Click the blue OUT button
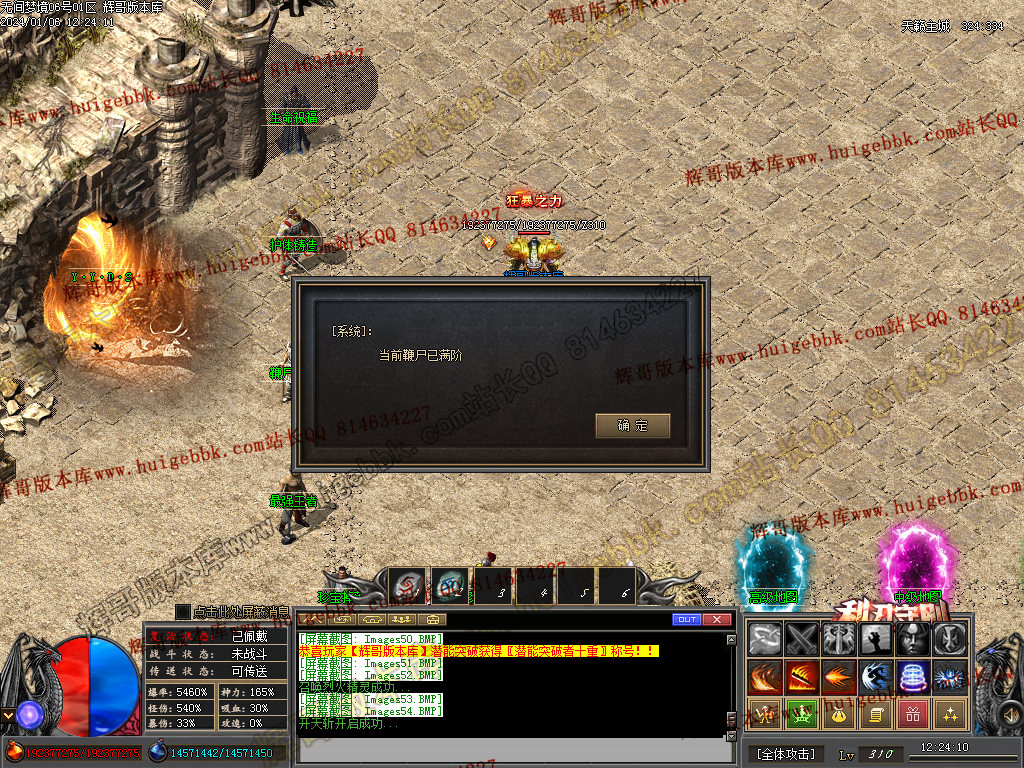This screenshot has width=1024, height=768. pos(686,620)
